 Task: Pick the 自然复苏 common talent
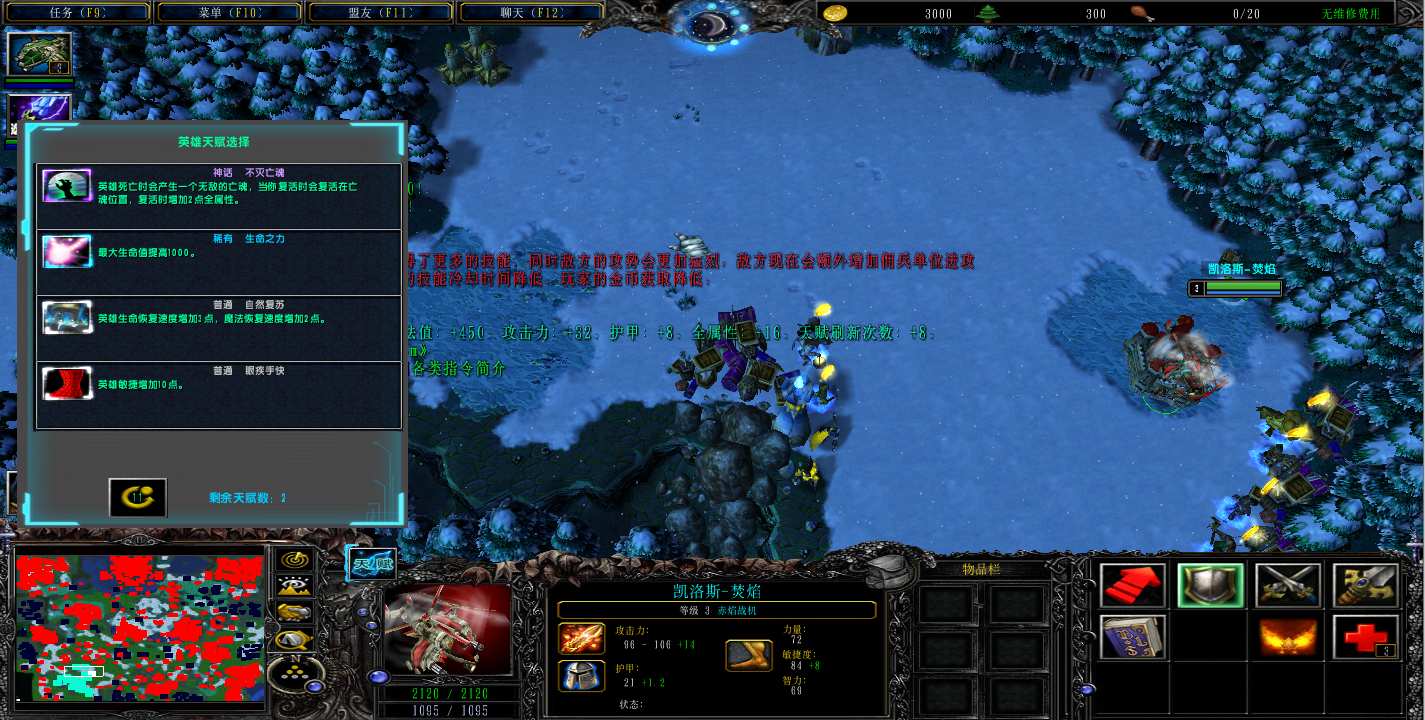click(x=218, y=328)
